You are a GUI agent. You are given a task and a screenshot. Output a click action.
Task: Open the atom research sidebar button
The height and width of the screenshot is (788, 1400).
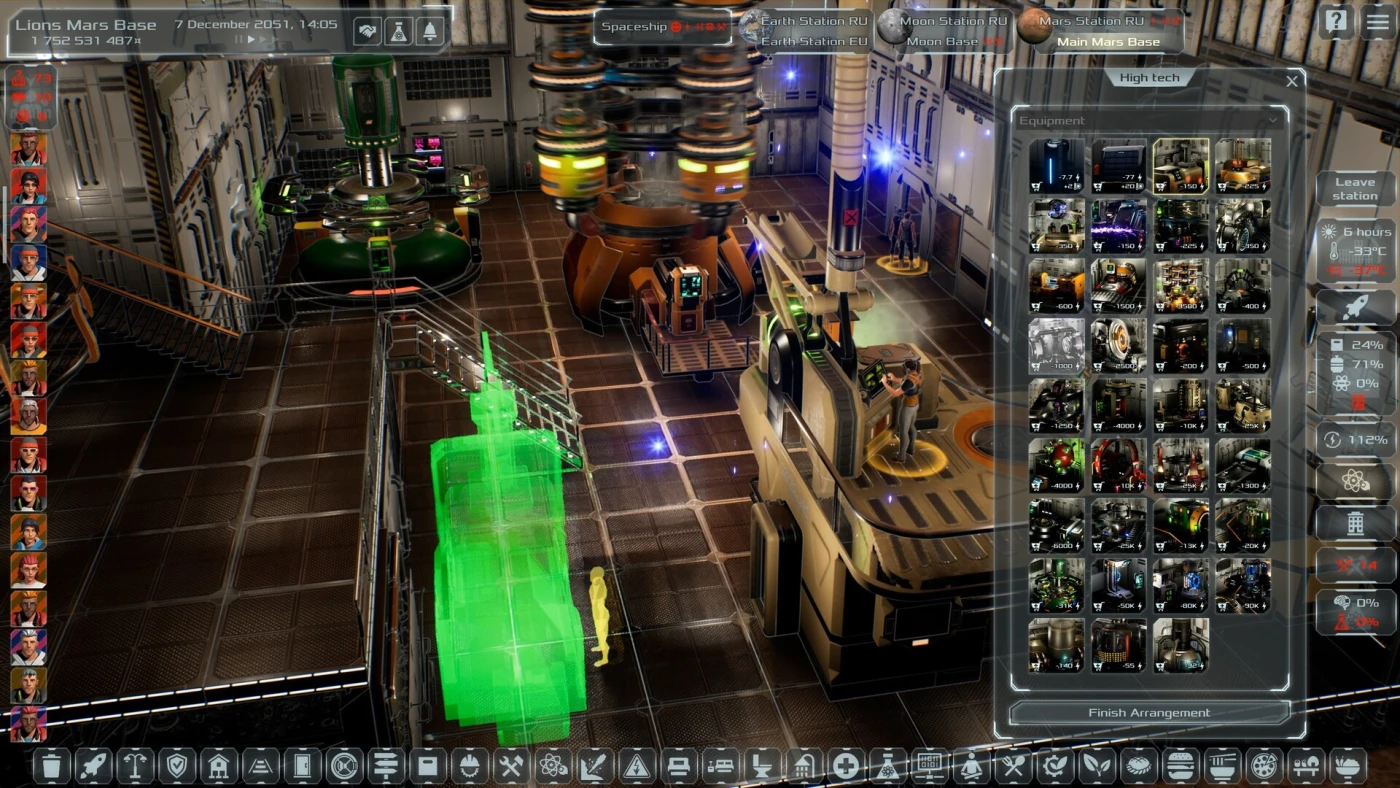[1354, 482]
